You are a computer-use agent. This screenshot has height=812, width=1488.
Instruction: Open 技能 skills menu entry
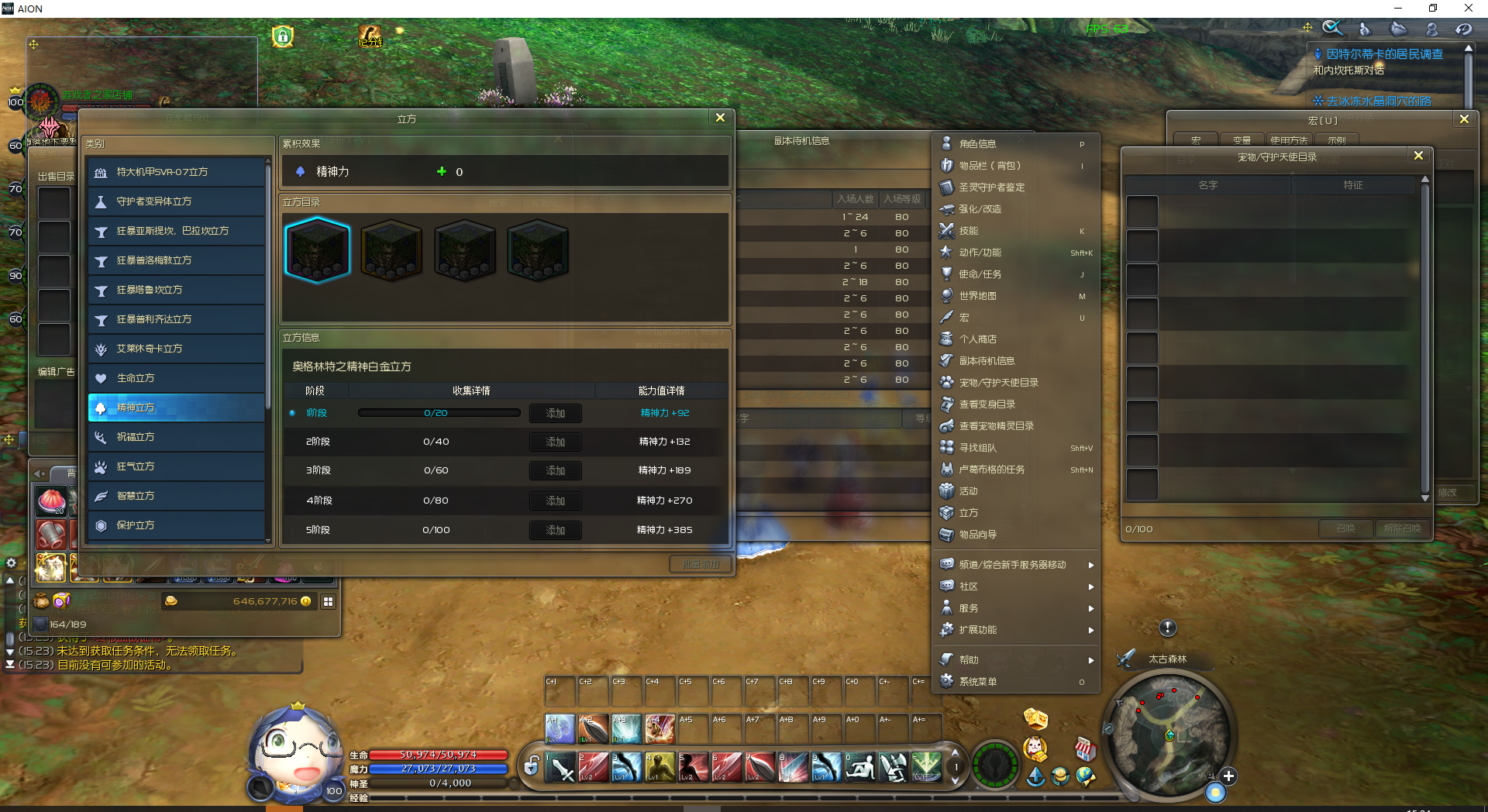coord(968,231)
